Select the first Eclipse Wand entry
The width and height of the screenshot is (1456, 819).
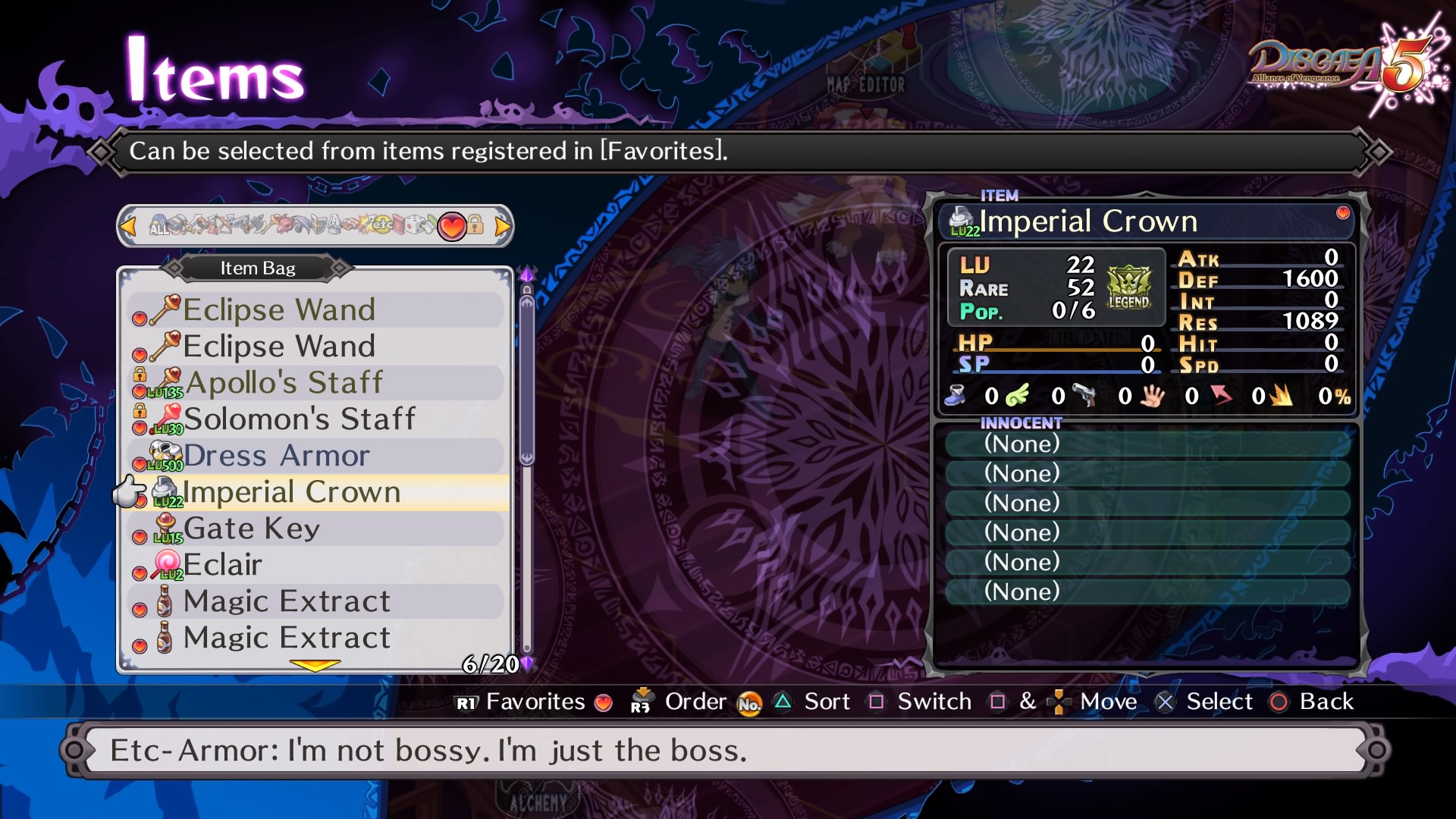click(279, 310)
